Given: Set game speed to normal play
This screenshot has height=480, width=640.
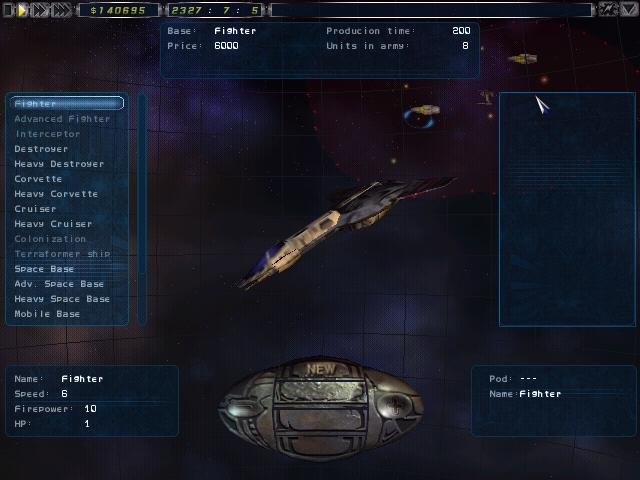Looking at the screenshot, I should 22,10.
